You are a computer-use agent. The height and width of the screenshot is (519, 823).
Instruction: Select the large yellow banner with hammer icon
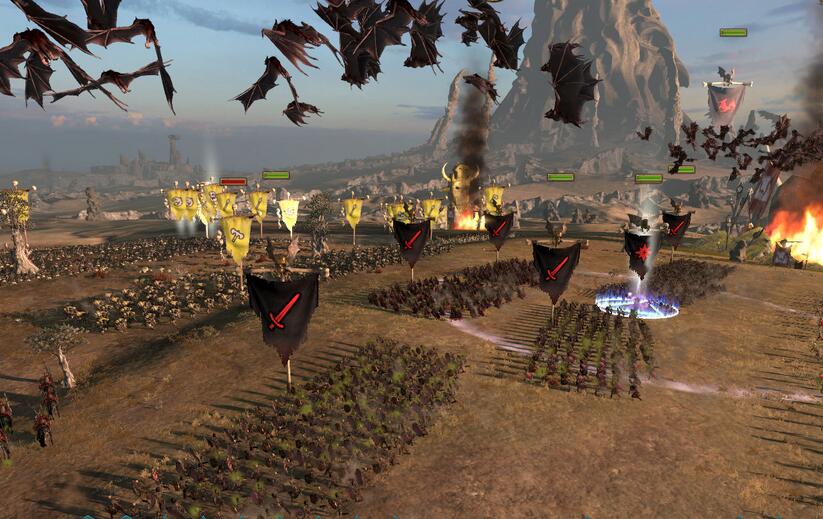pyautogui.click(x=236, y=236)
